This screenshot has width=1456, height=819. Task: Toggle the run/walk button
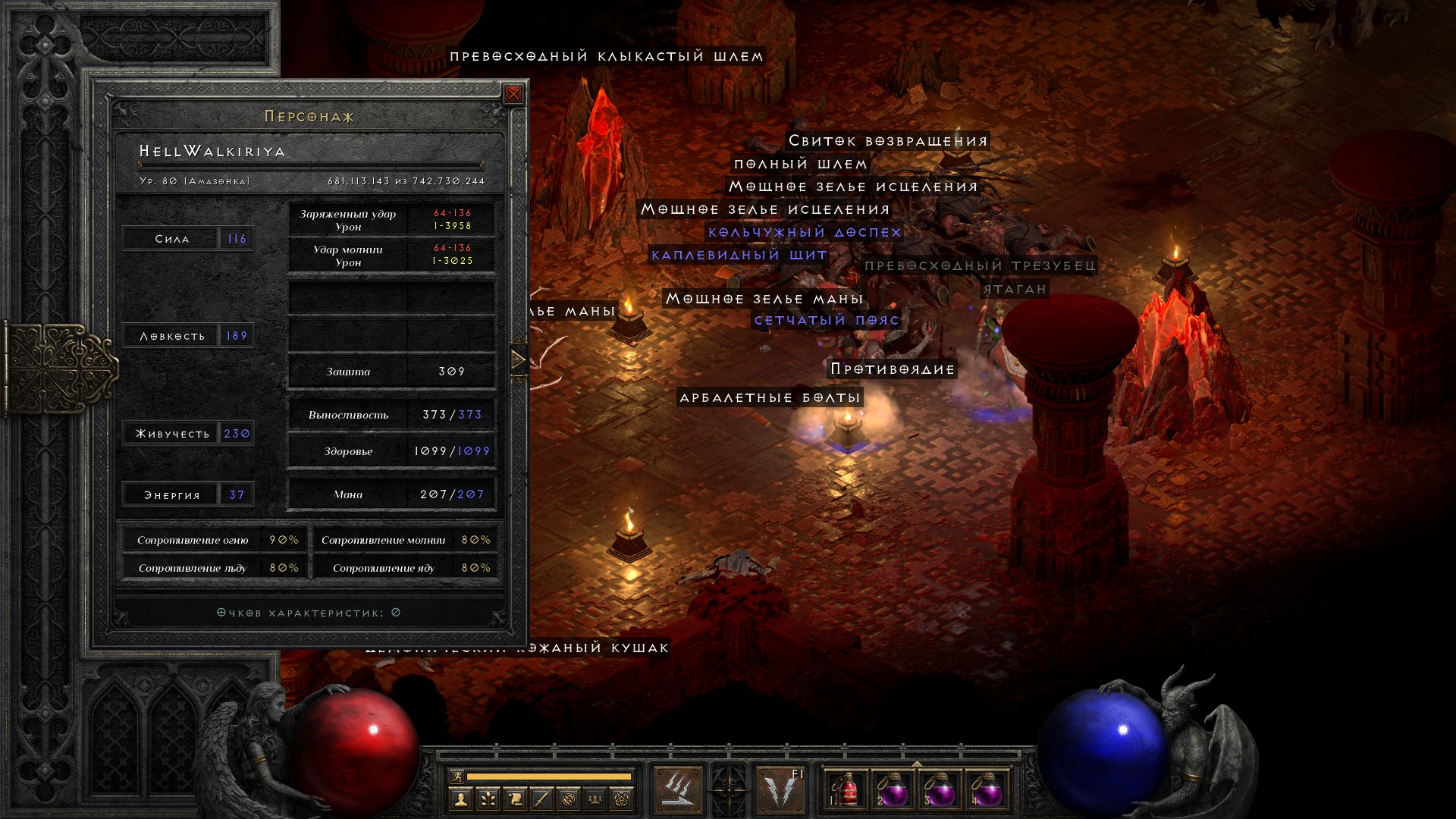coord(456,777)
